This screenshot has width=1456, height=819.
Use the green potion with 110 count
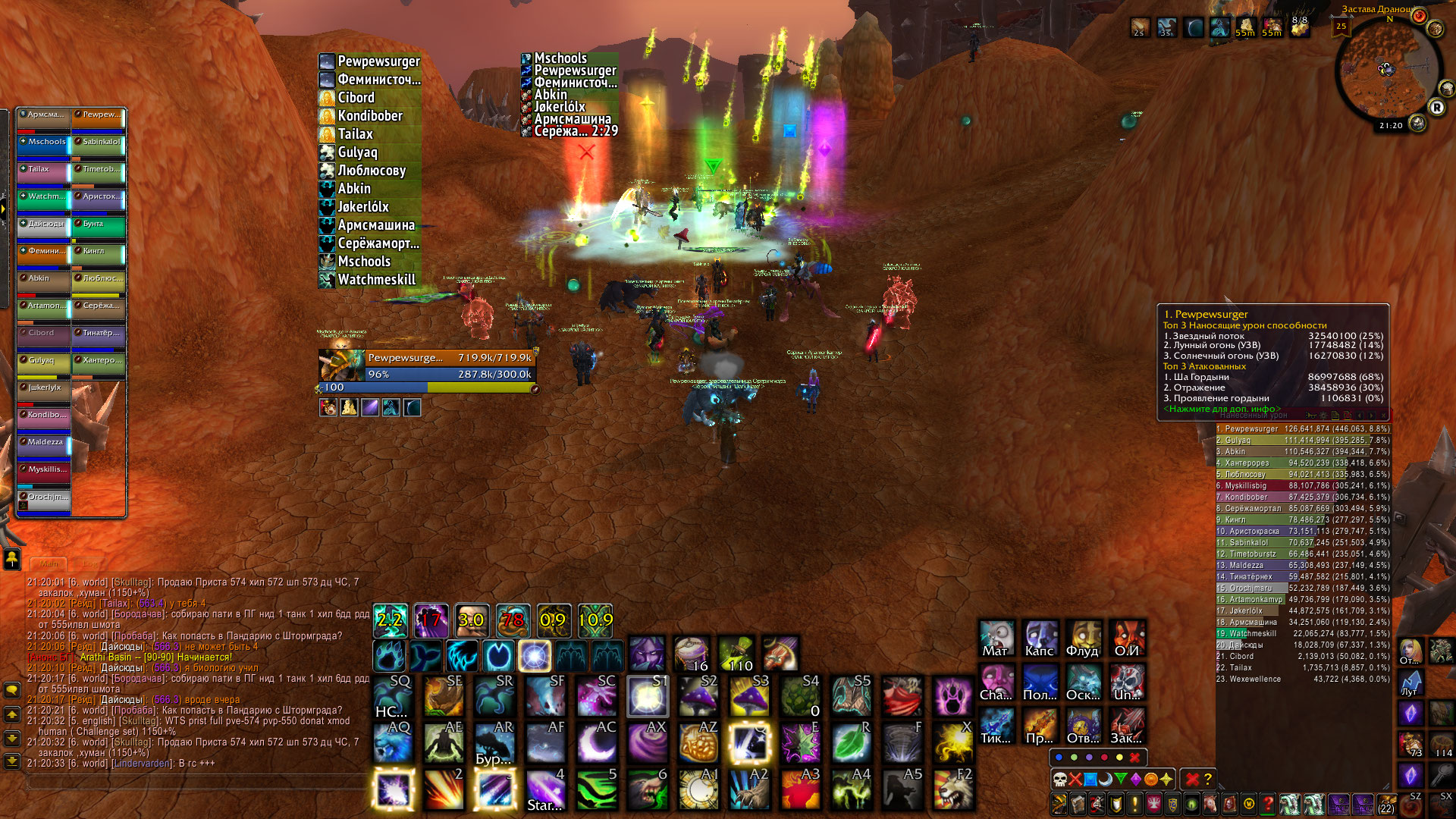click(x=736, y=654)
